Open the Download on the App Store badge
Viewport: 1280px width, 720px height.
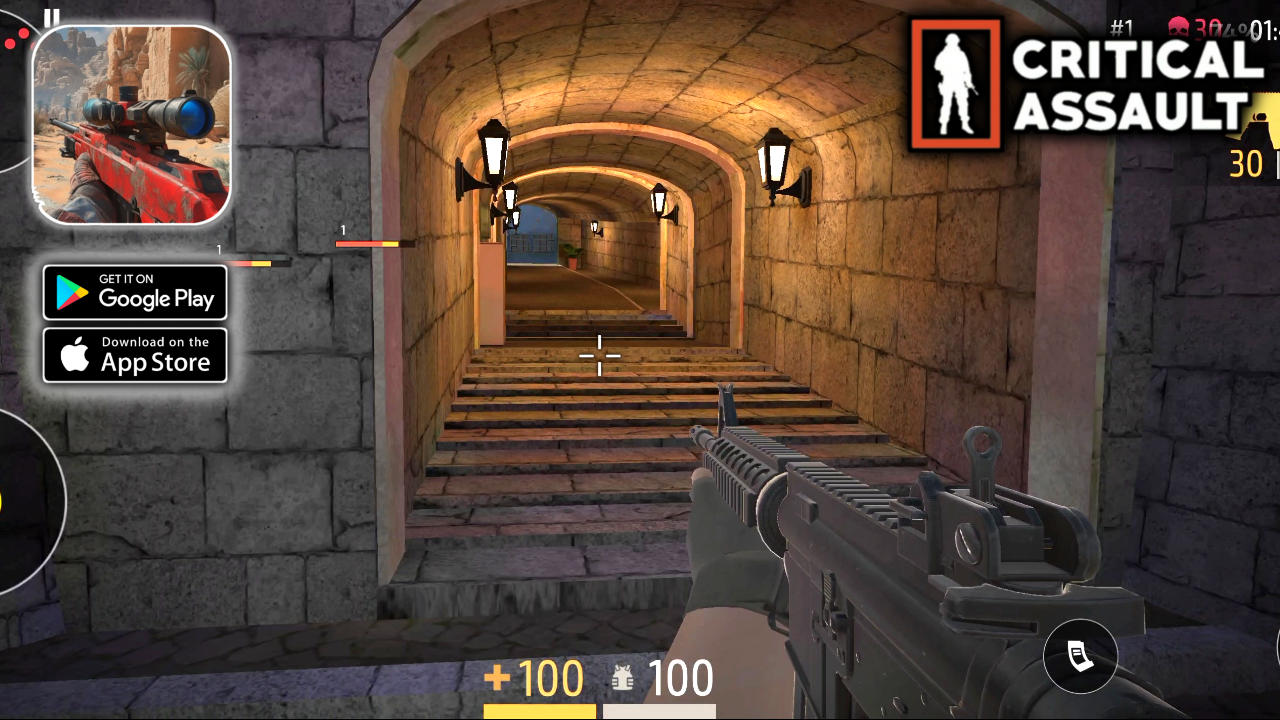point(135,354)
